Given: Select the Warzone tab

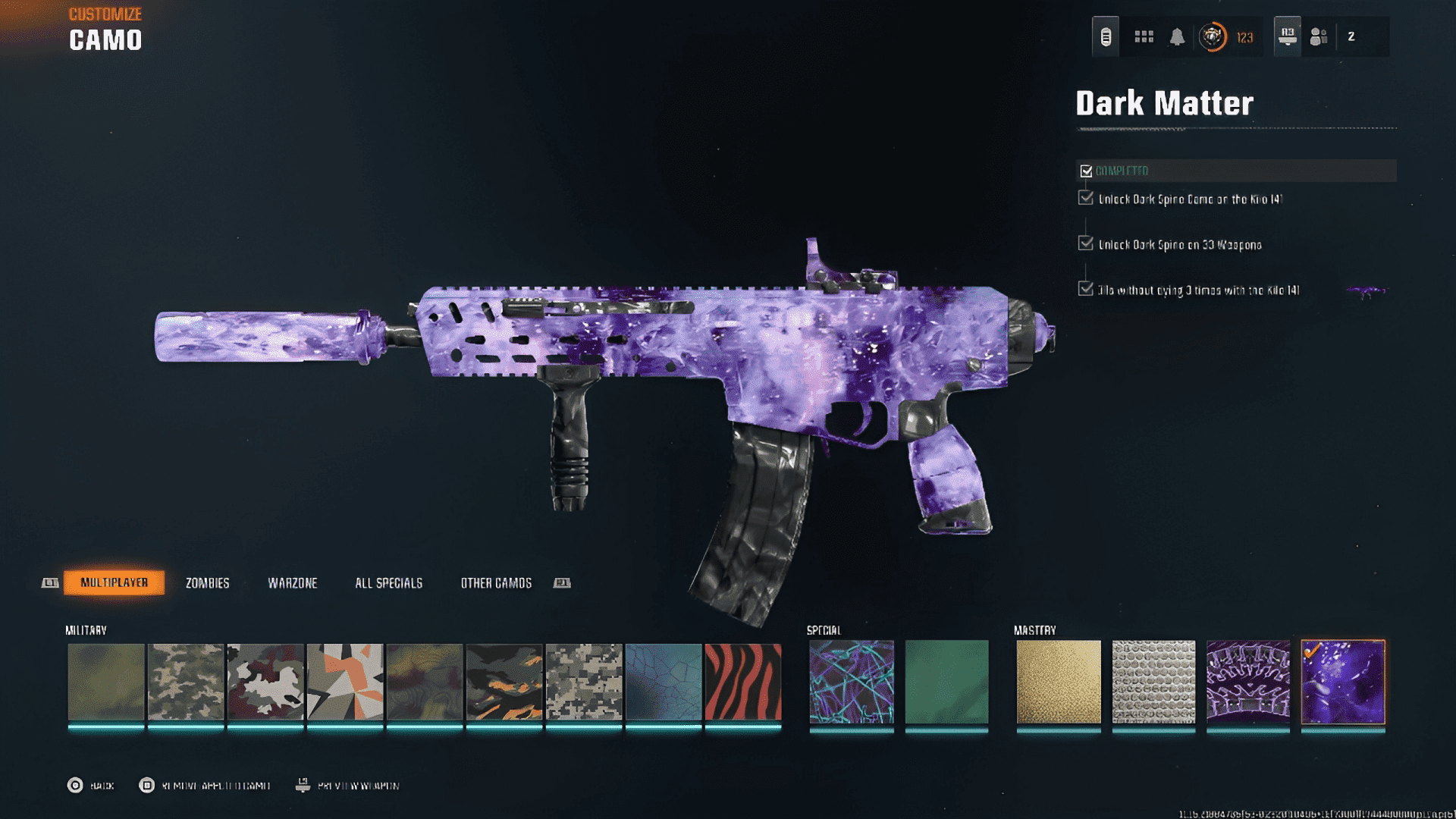Looking at the screenshot, I should (292, 582).
